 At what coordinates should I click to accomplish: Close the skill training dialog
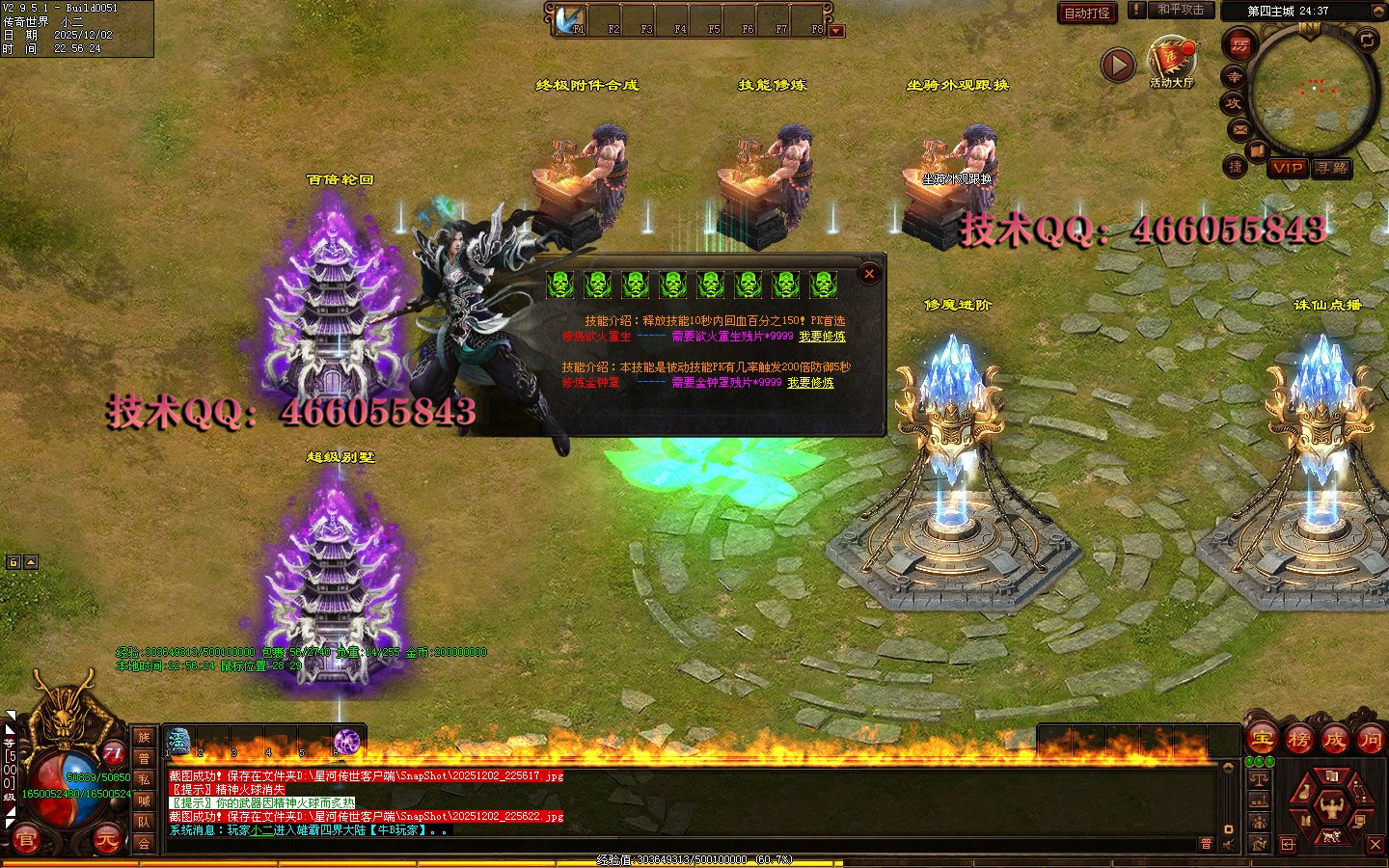869,274
